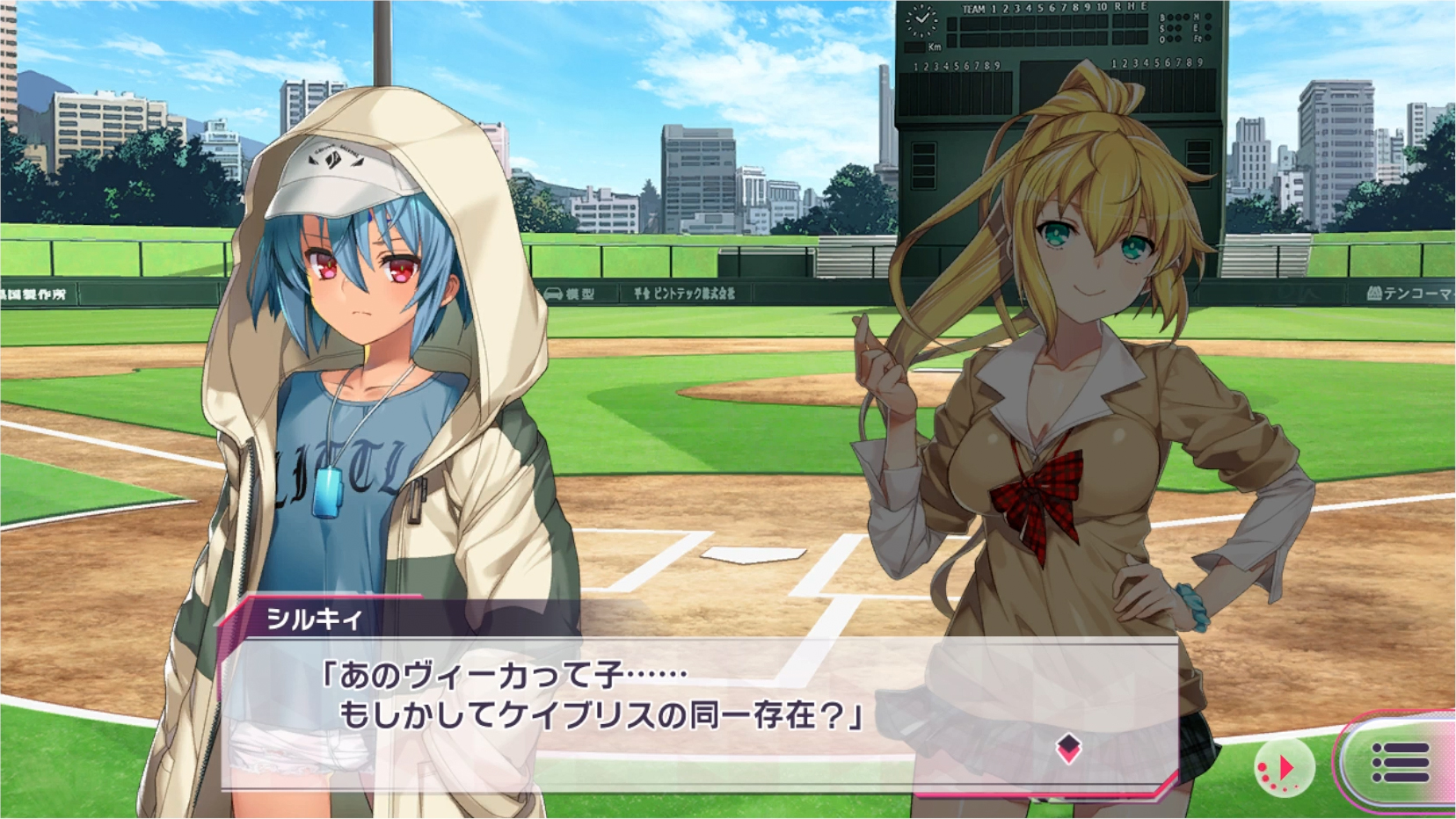Screen dimensions: 1456x819
Task: Advance the dialogue via the diamond indicator
Action: pyautogui.click(x=1068, y=749)
